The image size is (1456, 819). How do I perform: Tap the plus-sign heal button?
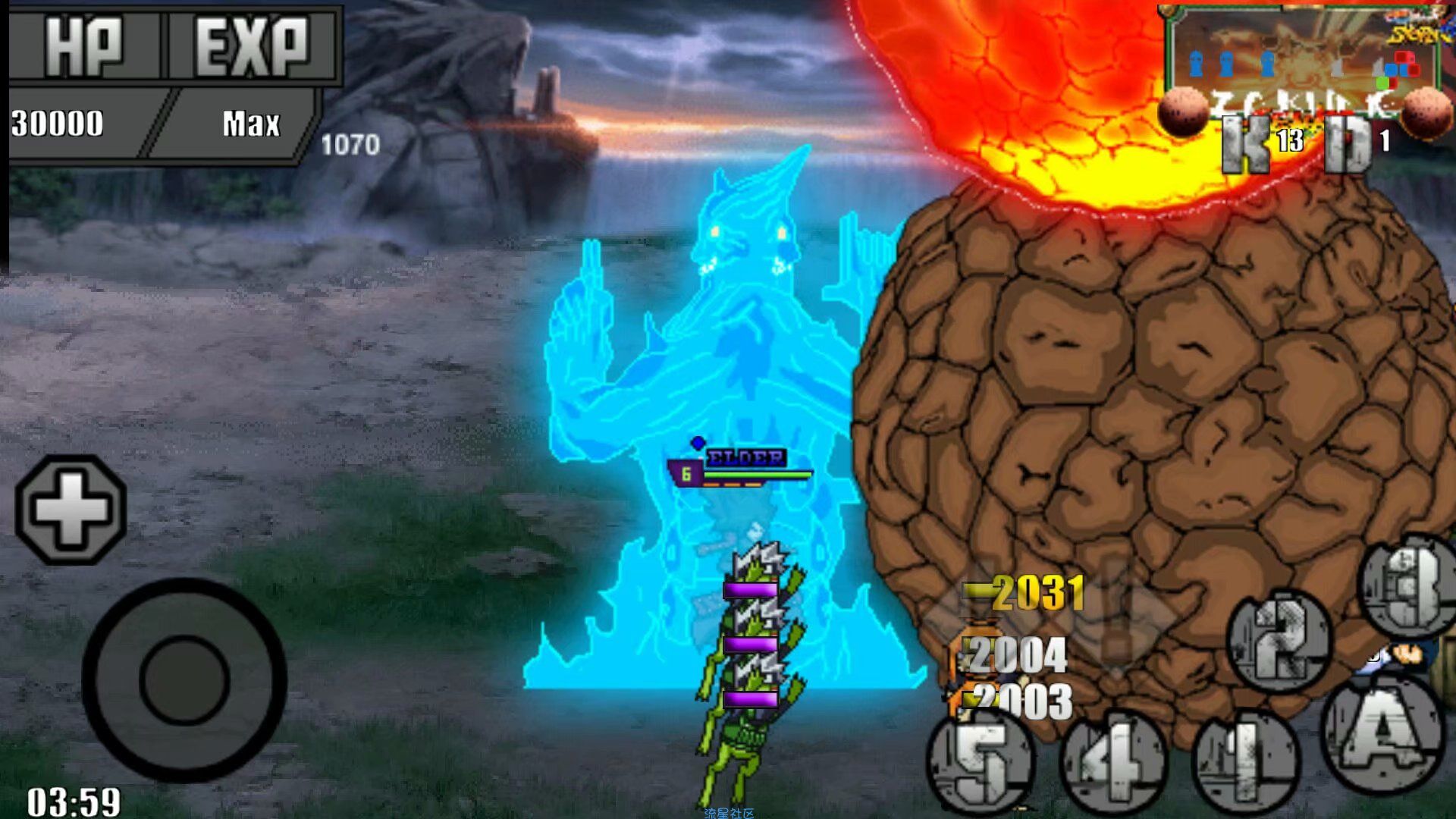click(71, 510)
